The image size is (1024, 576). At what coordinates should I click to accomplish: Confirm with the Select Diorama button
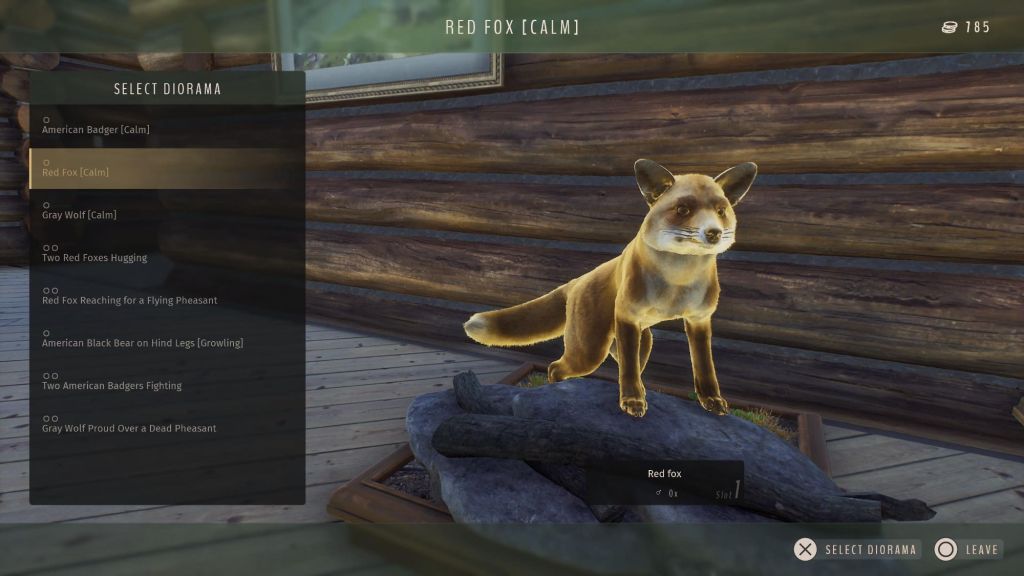tap(856, 549)
